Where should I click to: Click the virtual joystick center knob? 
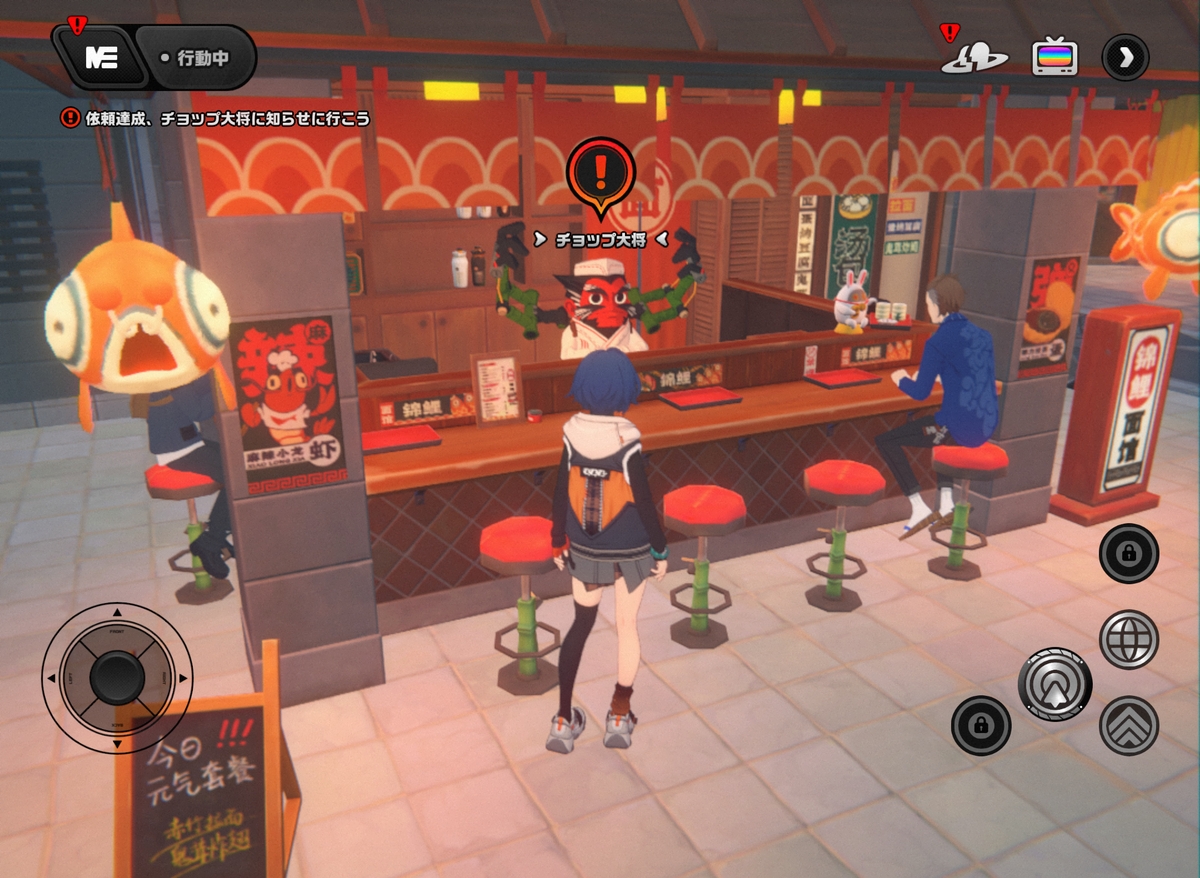pos(117,677)
